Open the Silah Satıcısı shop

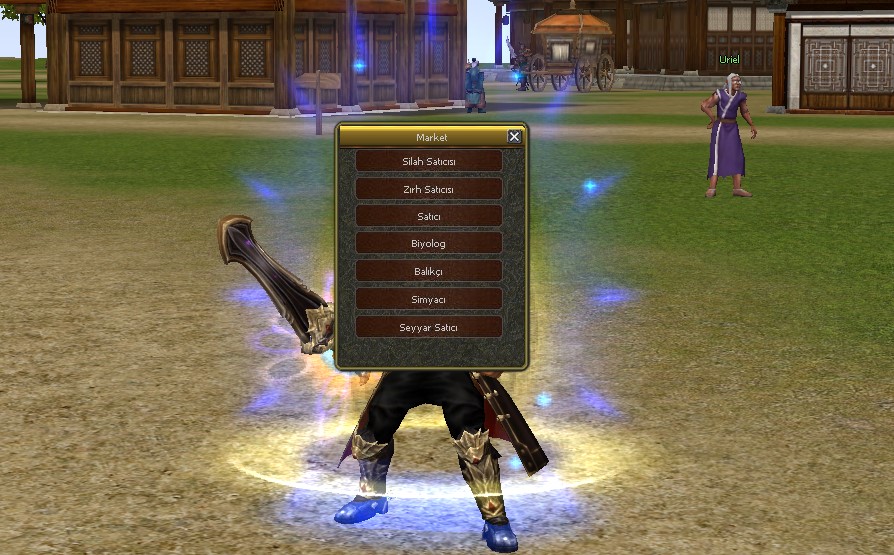[x=429, y=161]
